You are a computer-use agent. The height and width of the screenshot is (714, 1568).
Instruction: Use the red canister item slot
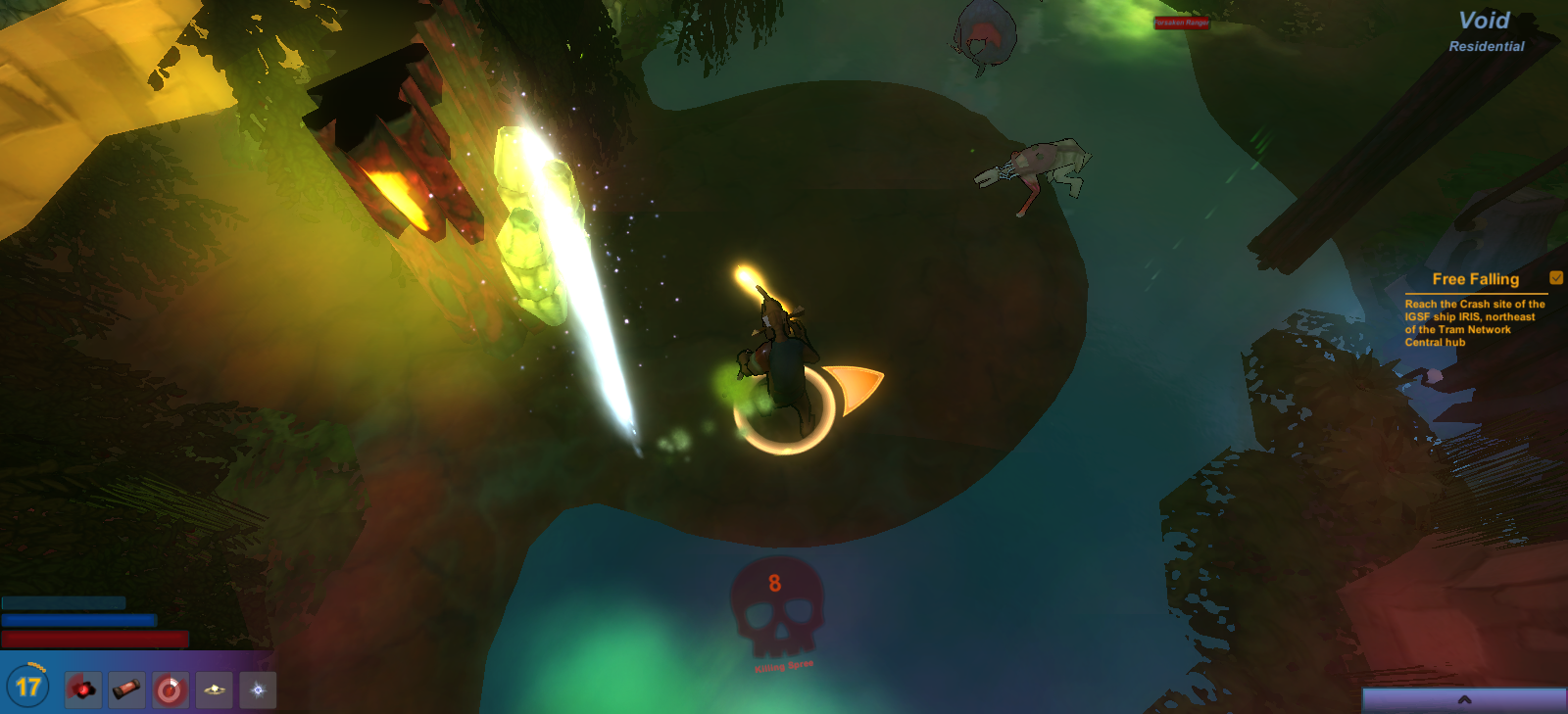click(x=126, y=690)
